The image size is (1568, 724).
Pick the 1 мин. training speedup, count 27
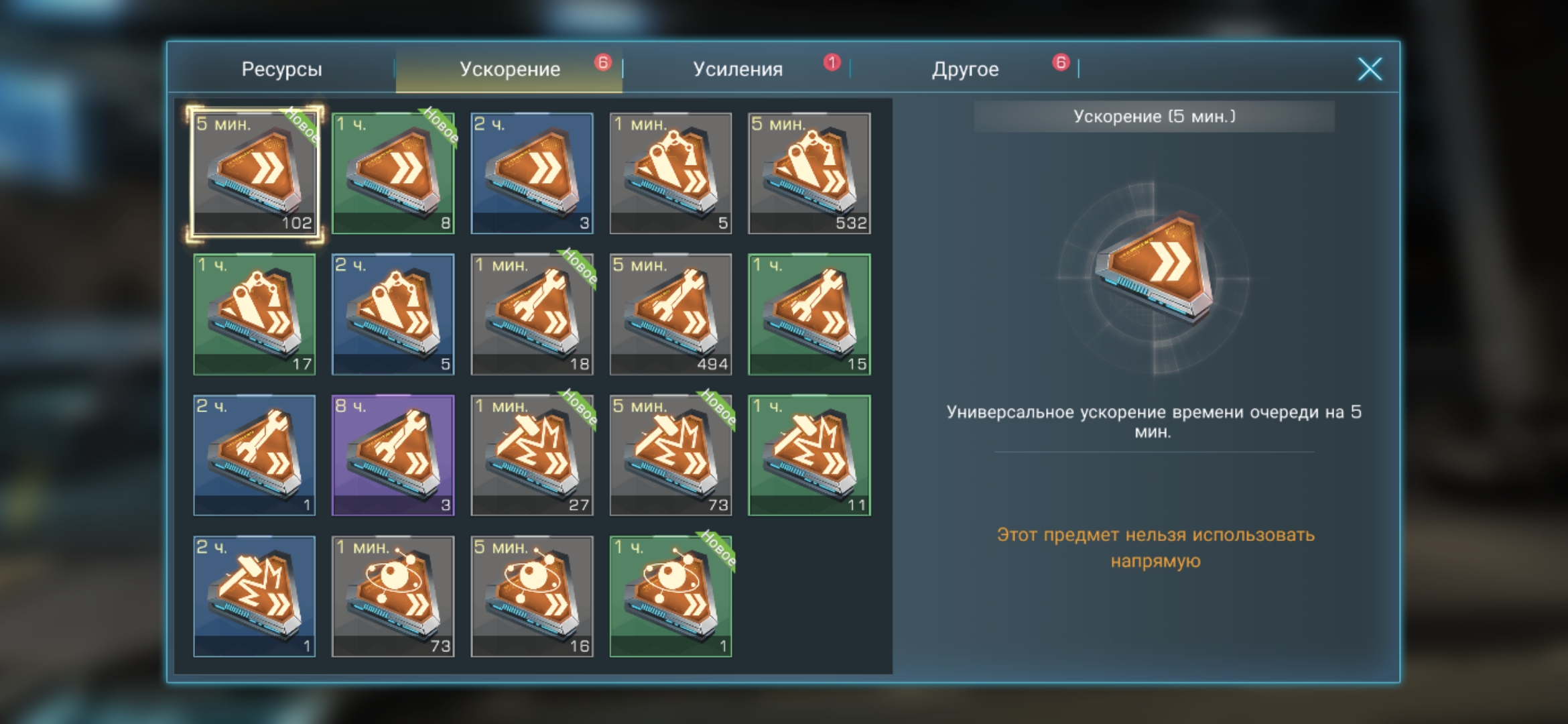532,455
